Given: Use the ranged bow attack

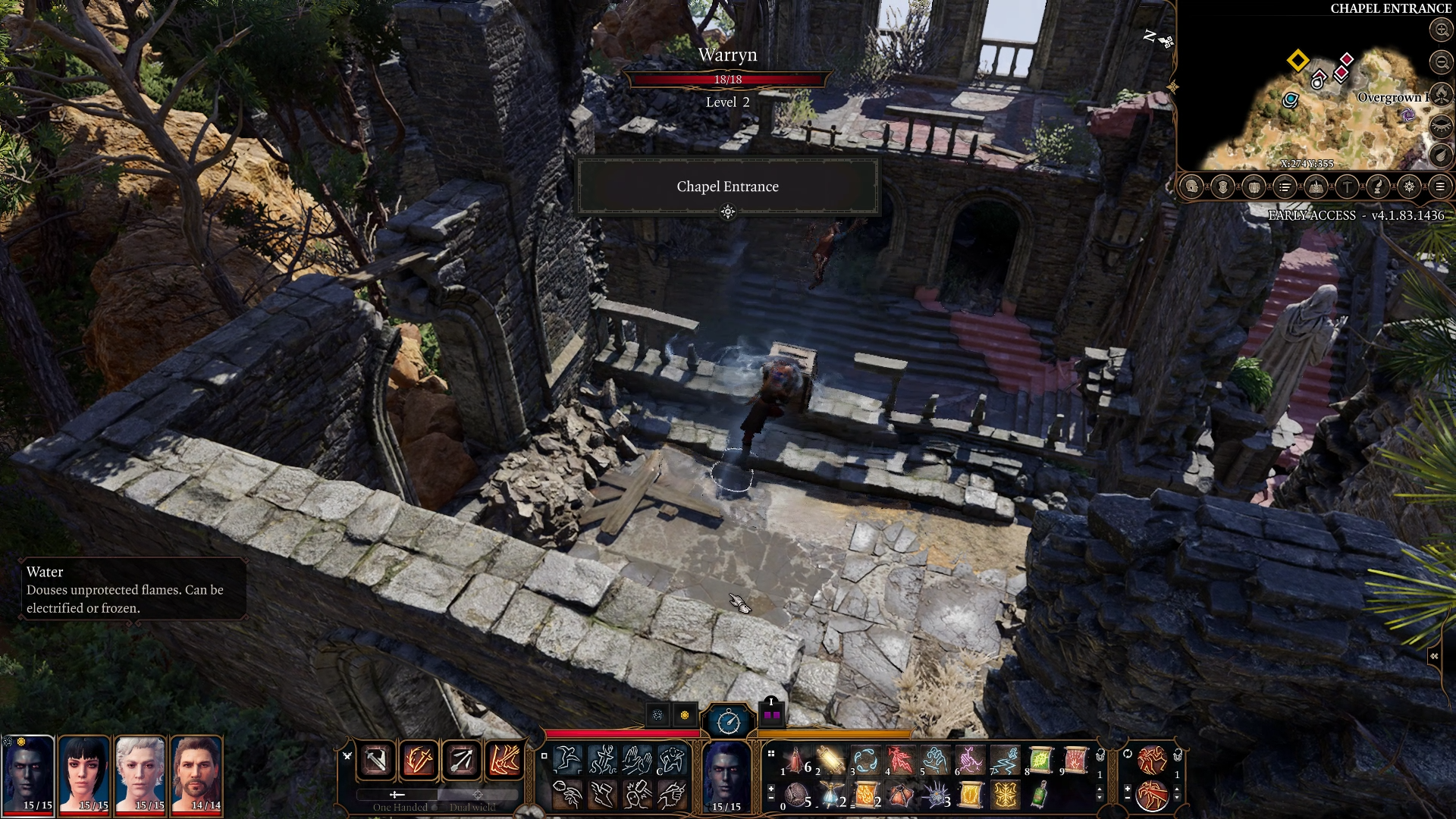Looking at the screenshot, I should 461,759.
